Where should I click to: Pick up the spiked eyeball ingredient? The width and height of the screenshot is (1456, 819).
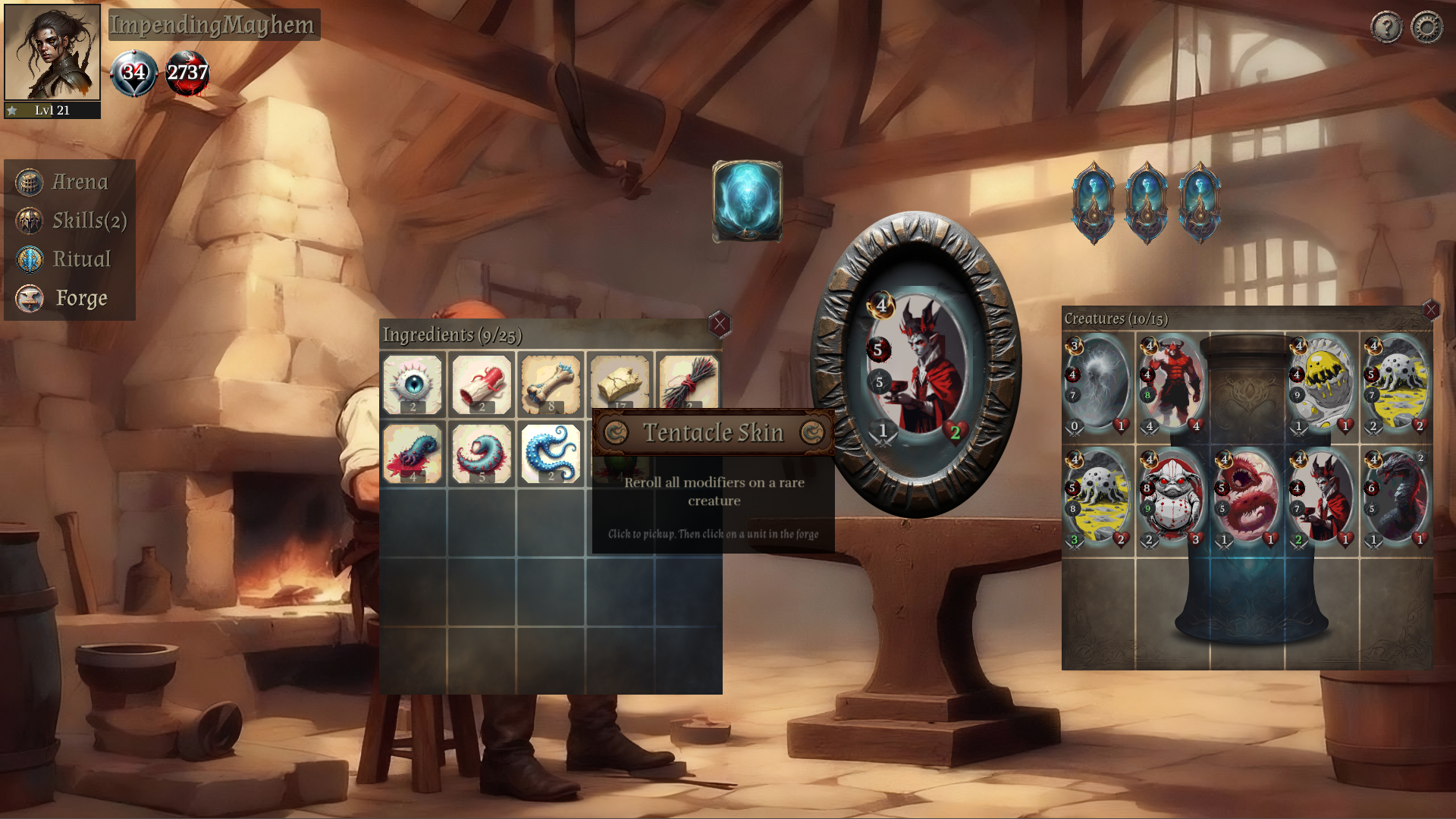click(x=413, y=384)
